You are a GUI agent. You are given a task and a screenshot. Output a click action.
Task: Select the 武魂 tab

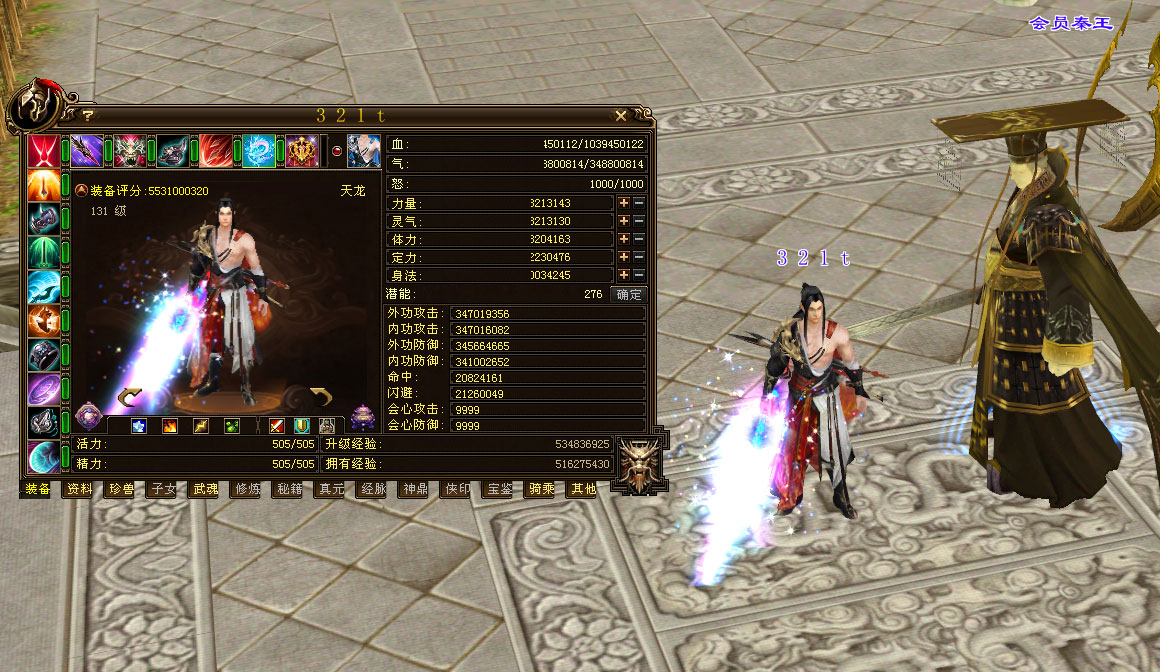(x=205, y=489)
